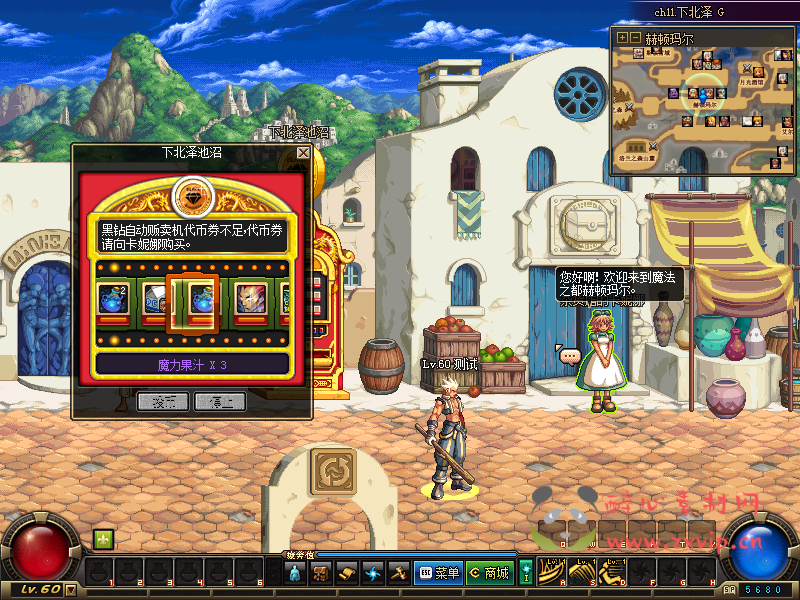The image size is (800, 600).
Task: Select the PC box reel item
Action: point(152,299)
